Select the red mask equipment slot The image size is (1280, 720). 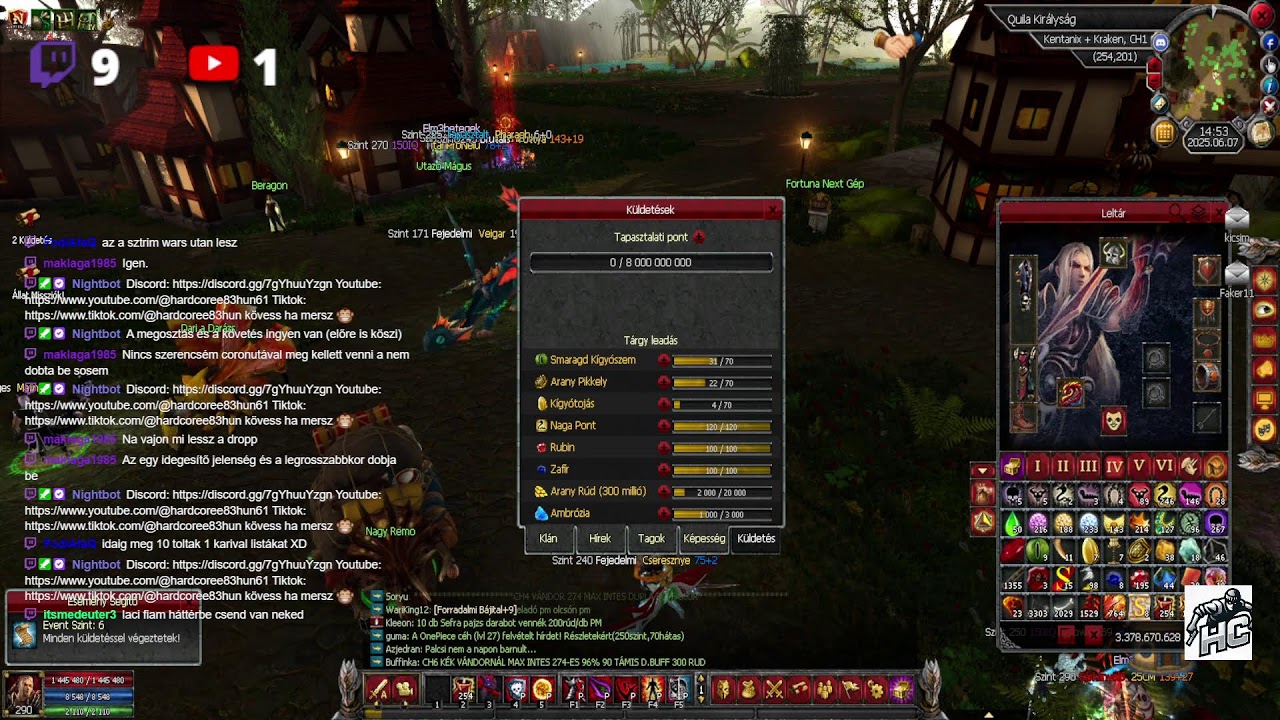[x=1114, y=420]
